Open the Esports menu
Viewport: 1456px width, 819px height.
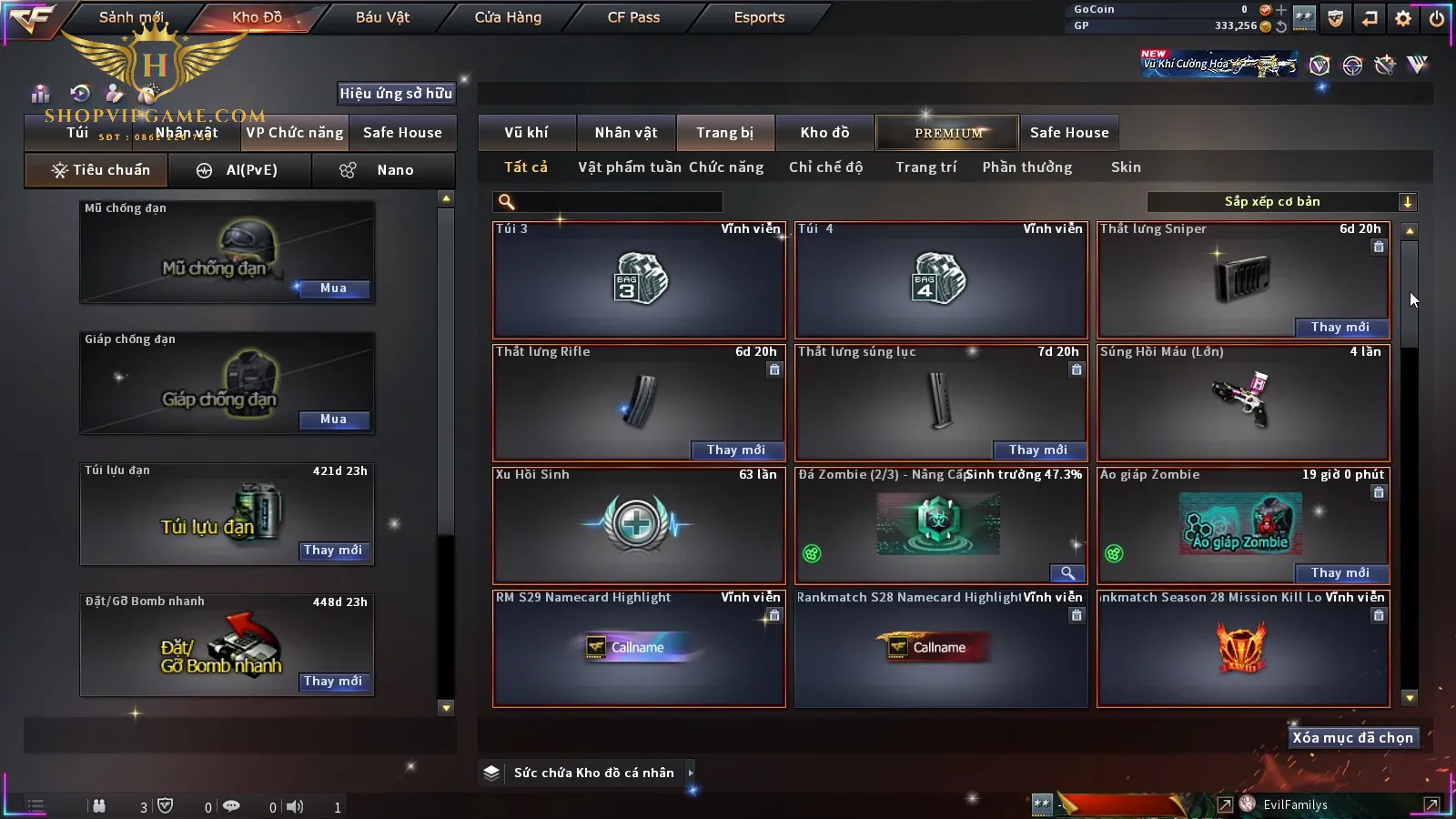pos(759,17)
